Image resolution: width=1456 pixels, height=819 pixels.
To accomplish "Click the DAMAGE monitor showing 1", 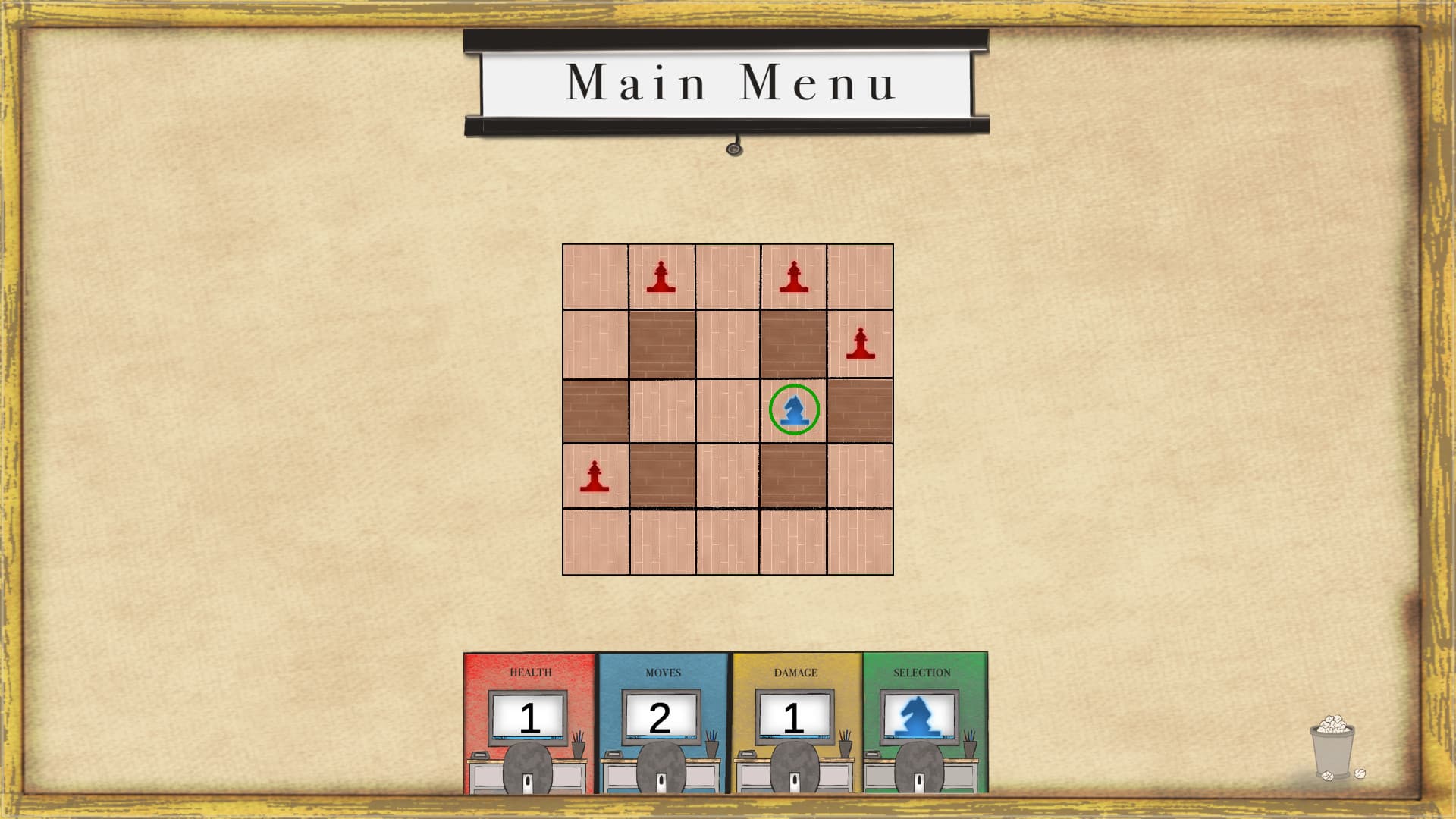I will tap(793, 715).
